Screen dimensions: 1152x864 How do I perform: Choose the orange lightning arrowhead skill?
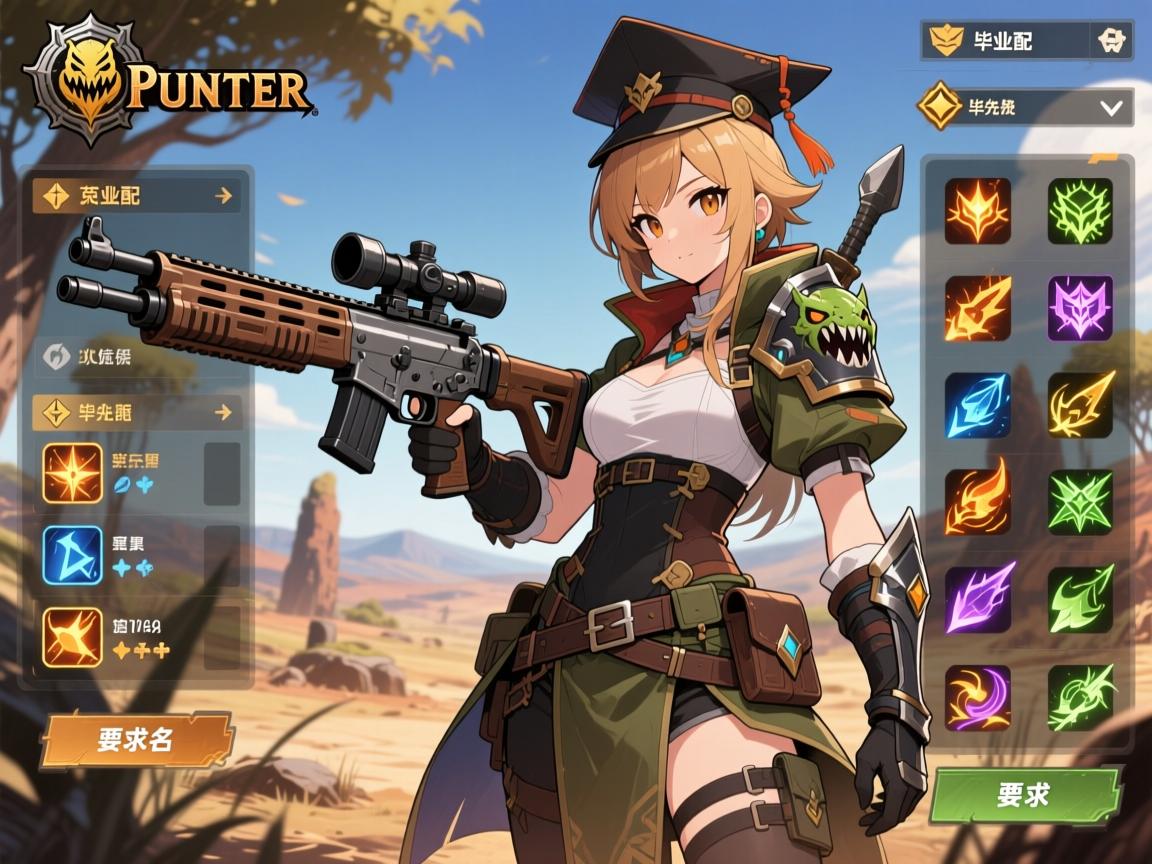click(x=977, y=308)
